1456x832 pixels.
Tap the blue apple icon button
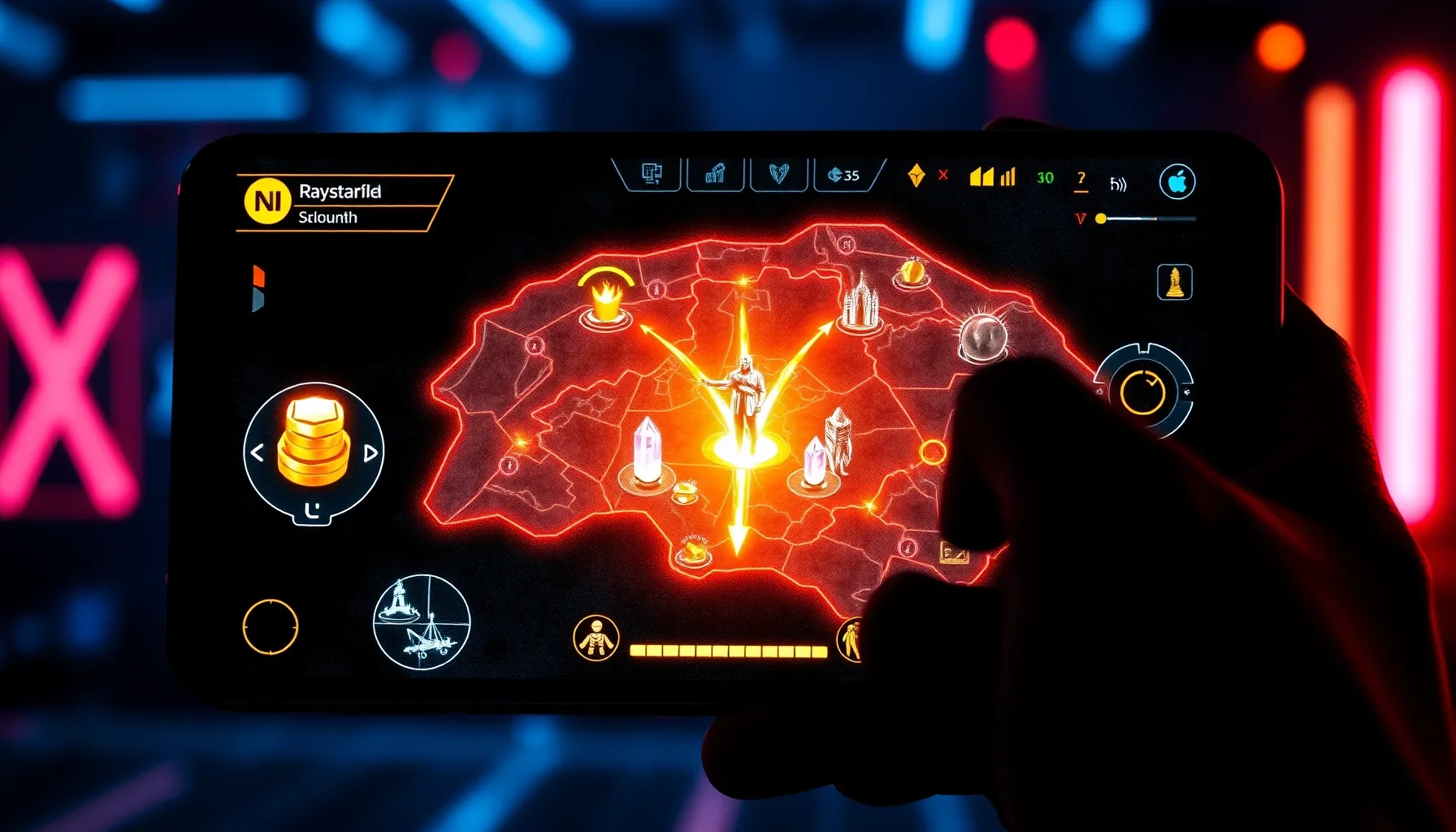1177,182
